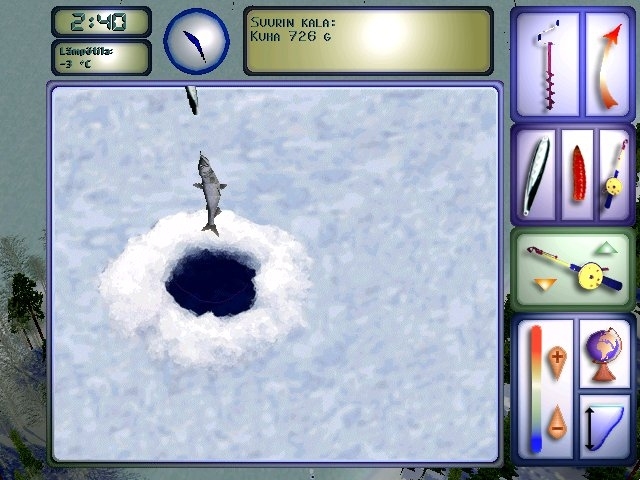Click the green up arrow by the reel
This screenshot has width=640, height=480.
pyautogui.click(x=606, y=247)
